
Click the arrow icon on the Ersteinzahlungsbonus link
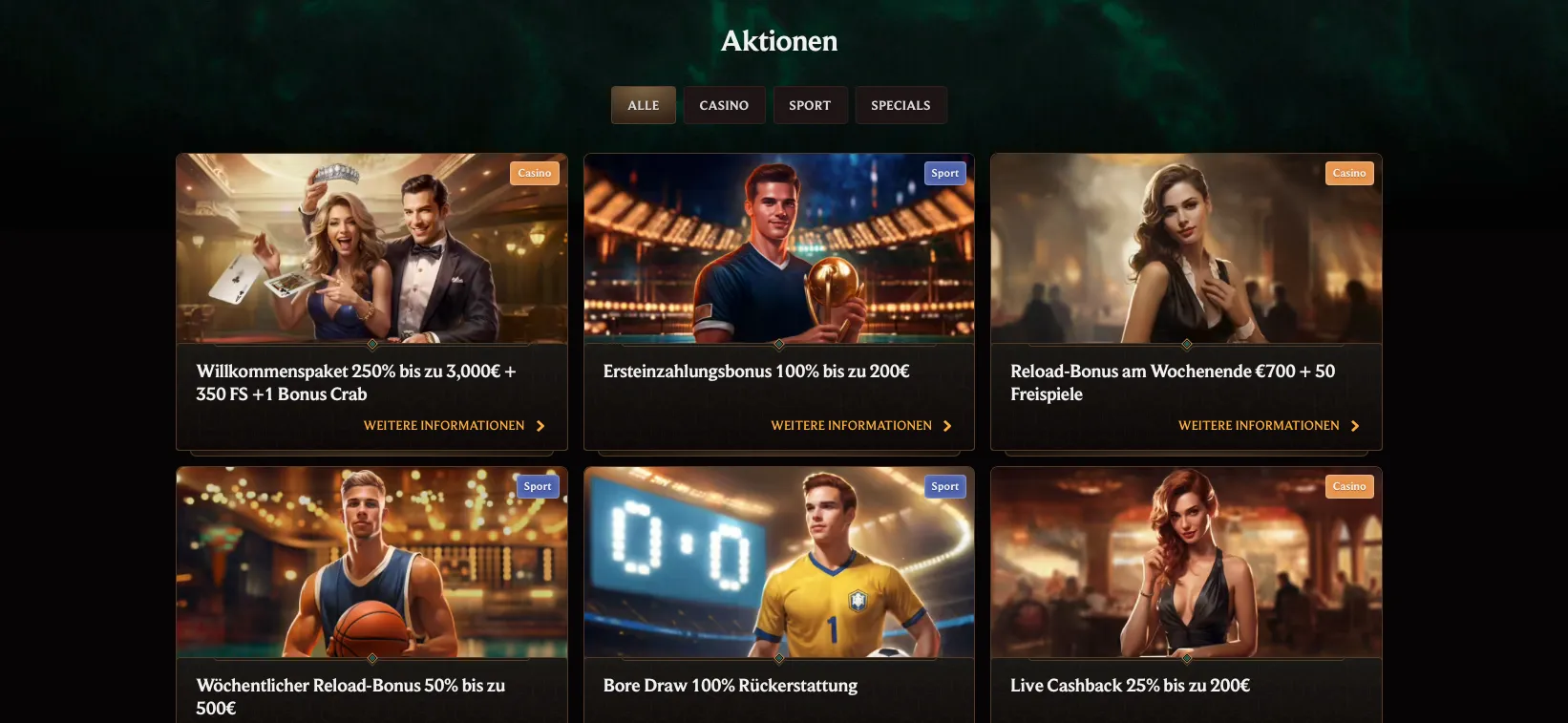click(x=948, y=425)
